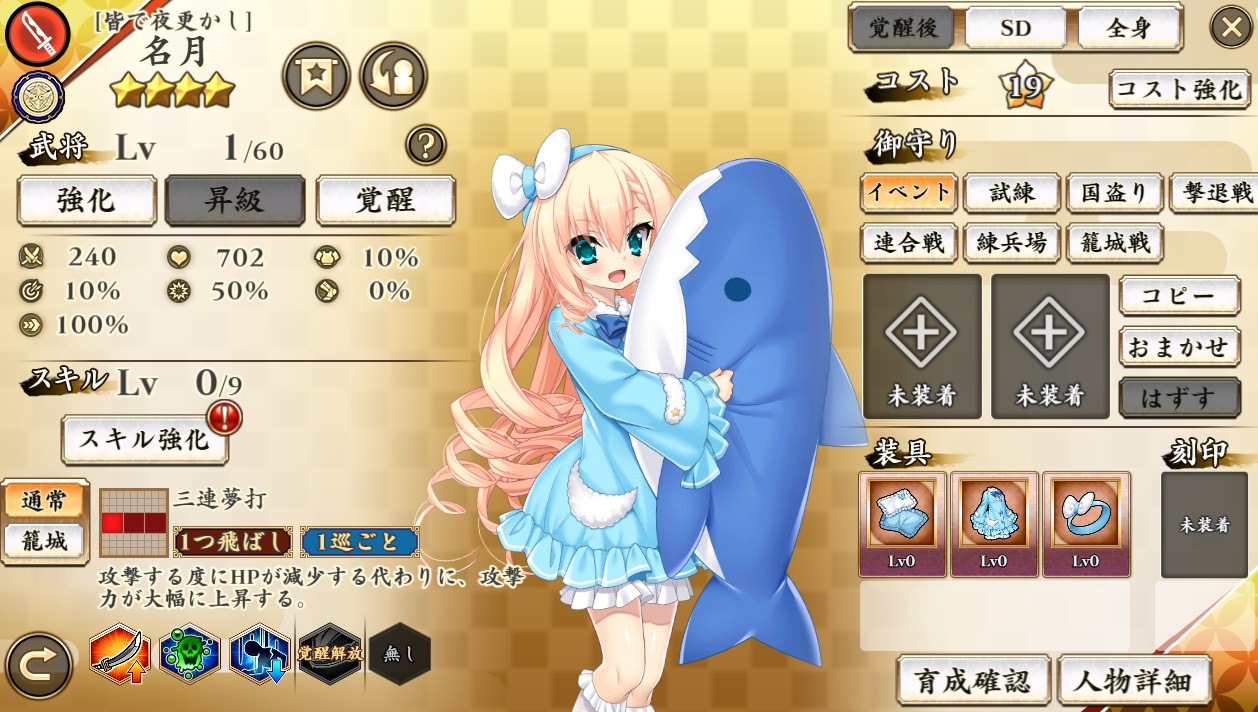The image size is (1258, 712).
Task: Choose the 国盗り charm tab
Action: 1113,193
